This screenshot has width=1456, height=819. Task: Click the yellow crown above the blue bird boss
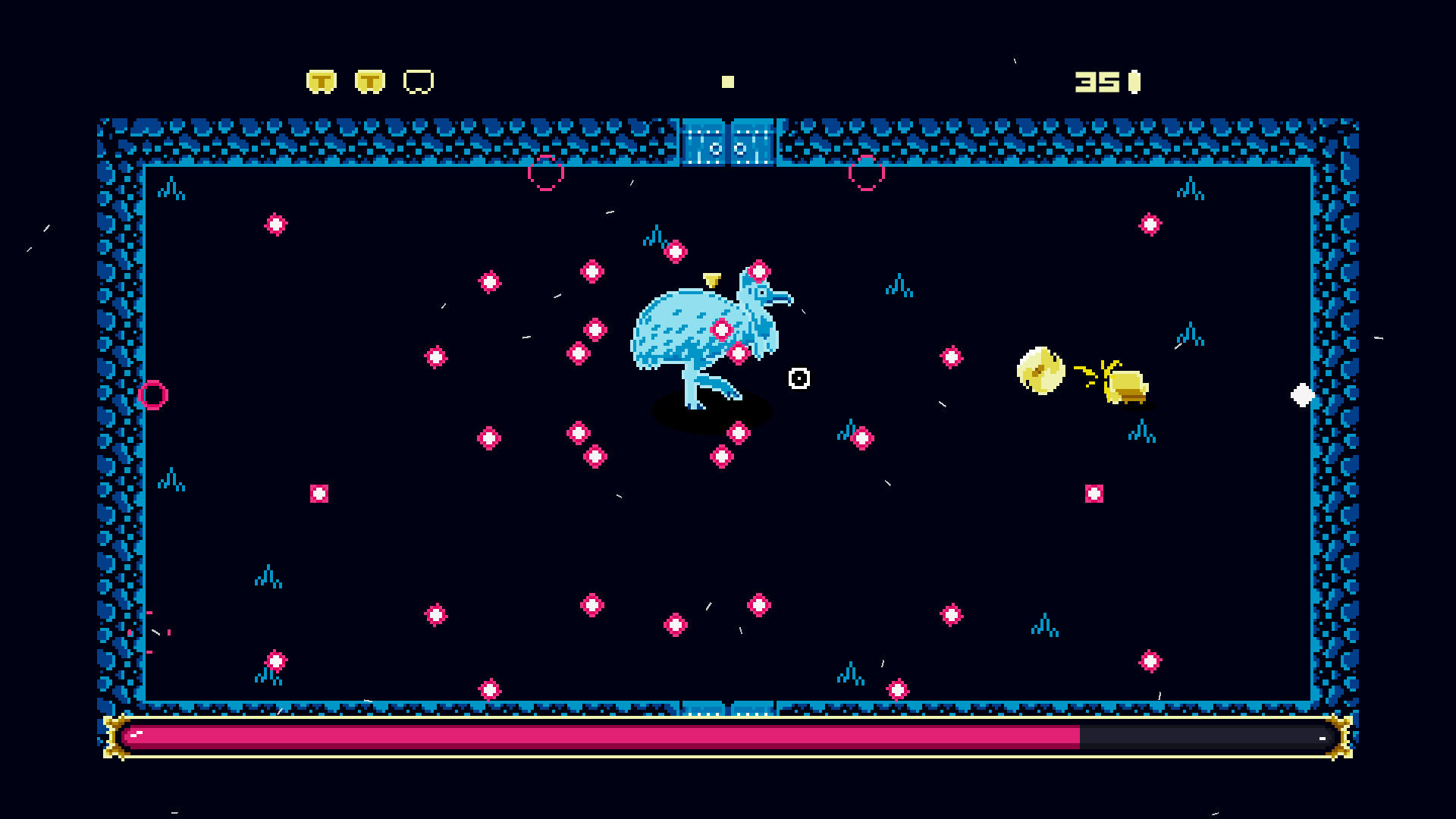tap(711, 279)
